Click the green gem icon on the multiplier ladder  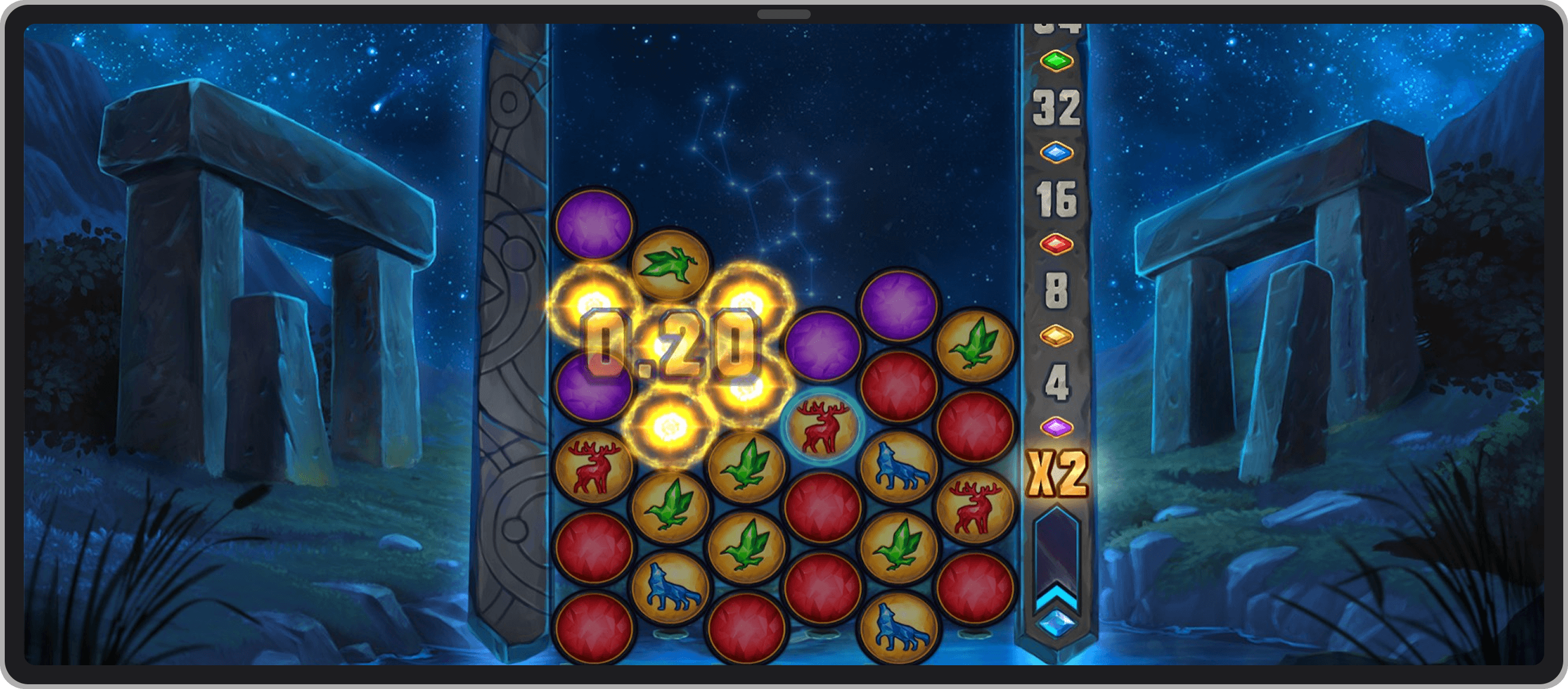1057,61
